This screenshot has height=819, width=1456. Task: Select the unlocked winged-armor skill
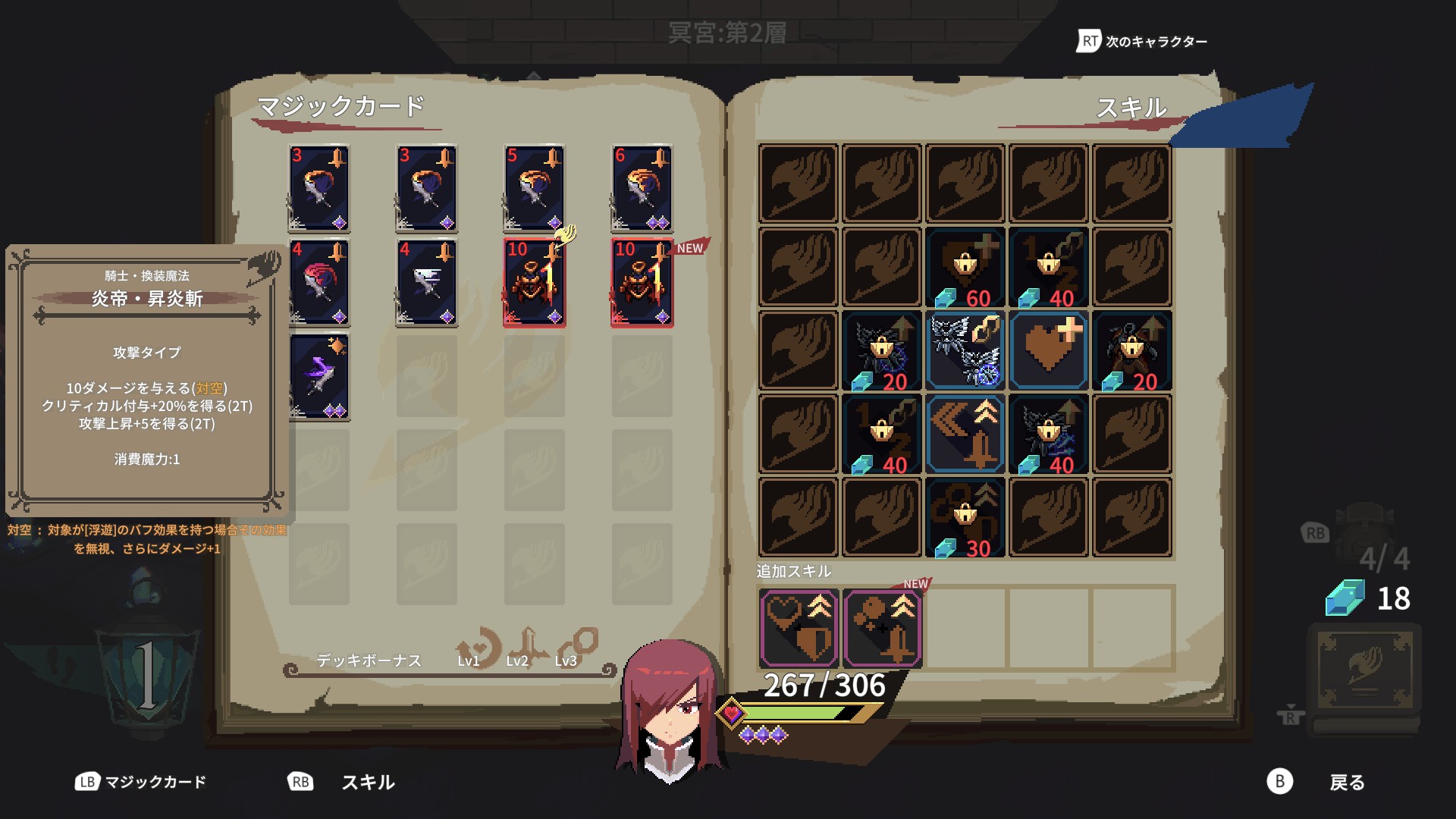click(x=965, y=351)
